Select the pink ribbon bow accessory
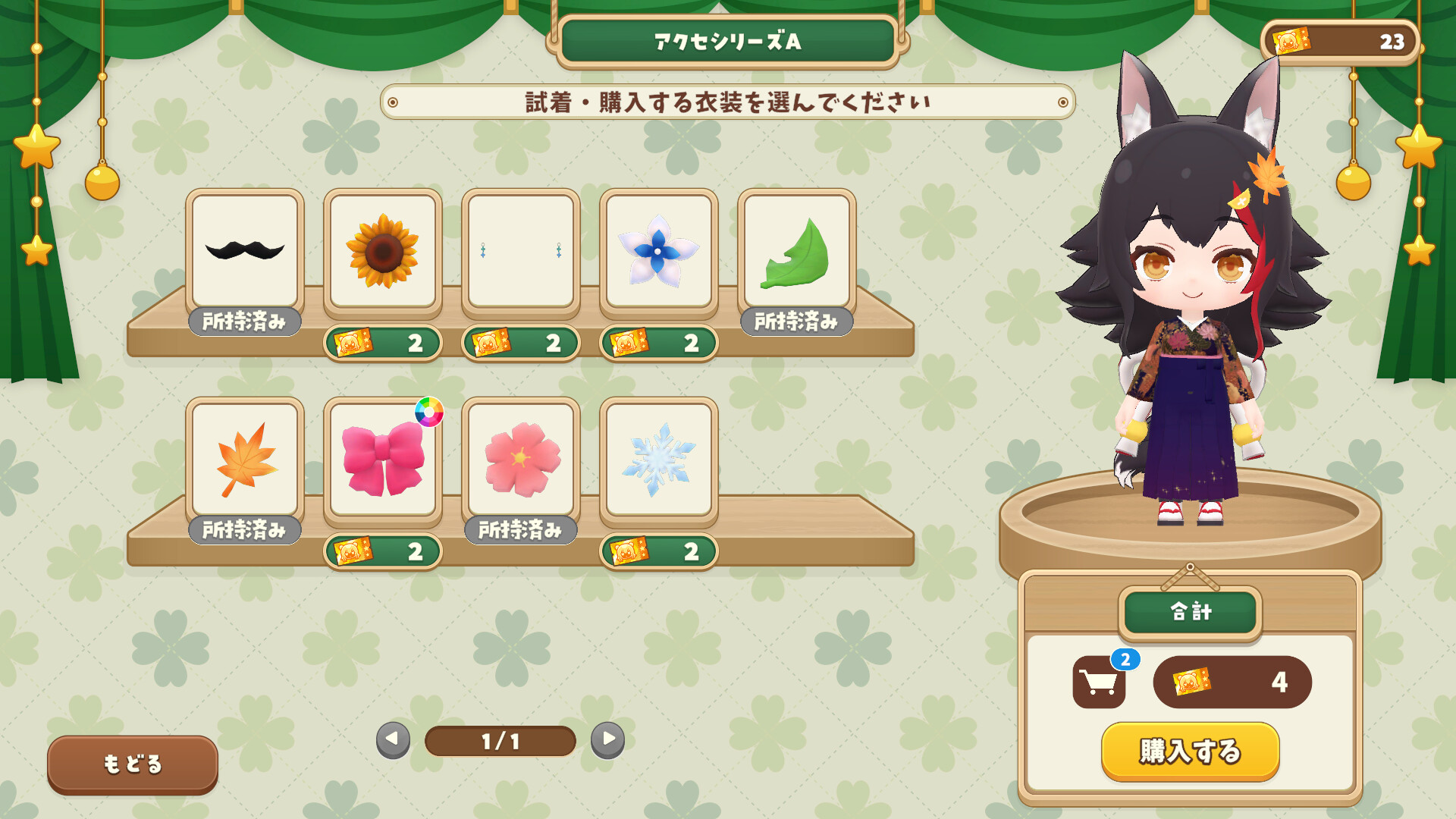This screenshot has width=1456, height=819. coord(382,460)
